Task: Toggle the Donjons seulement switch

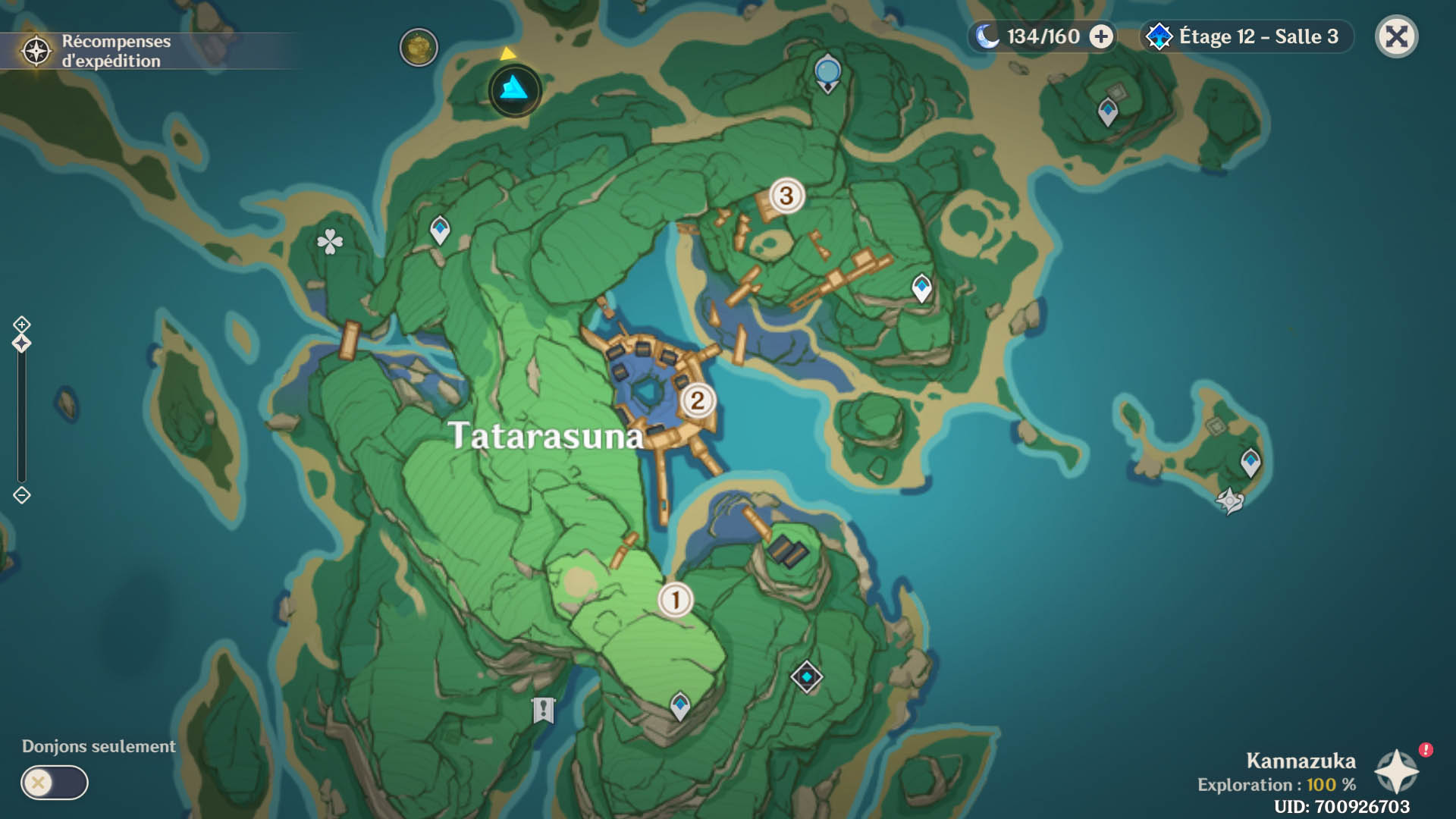Action: (55, 783)
